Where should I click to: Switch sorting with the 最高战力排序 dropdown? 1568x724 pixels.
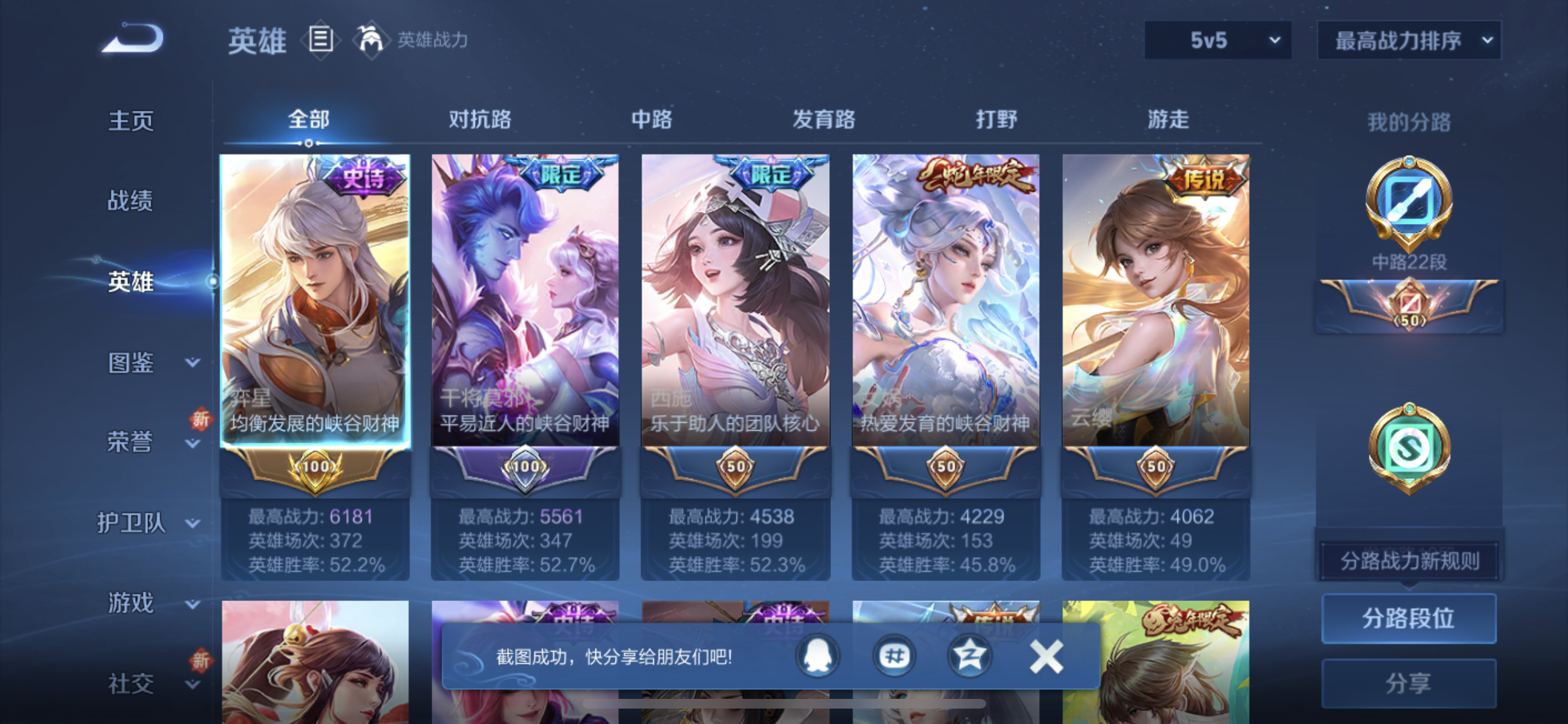pyautogui.click(x=1408, y=40)
